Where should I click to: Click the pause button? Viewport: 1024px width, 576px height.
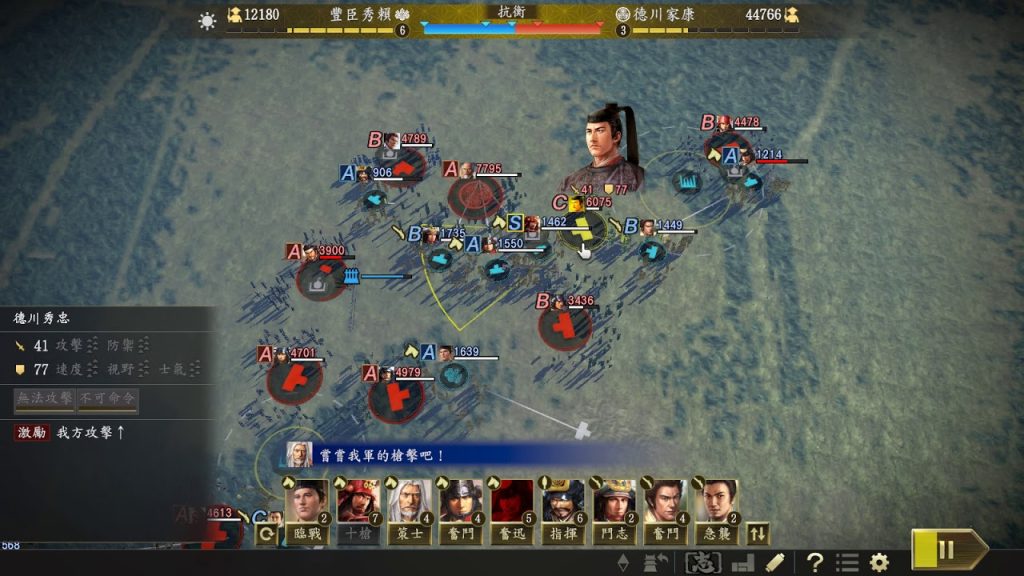(x=945, y=549)
